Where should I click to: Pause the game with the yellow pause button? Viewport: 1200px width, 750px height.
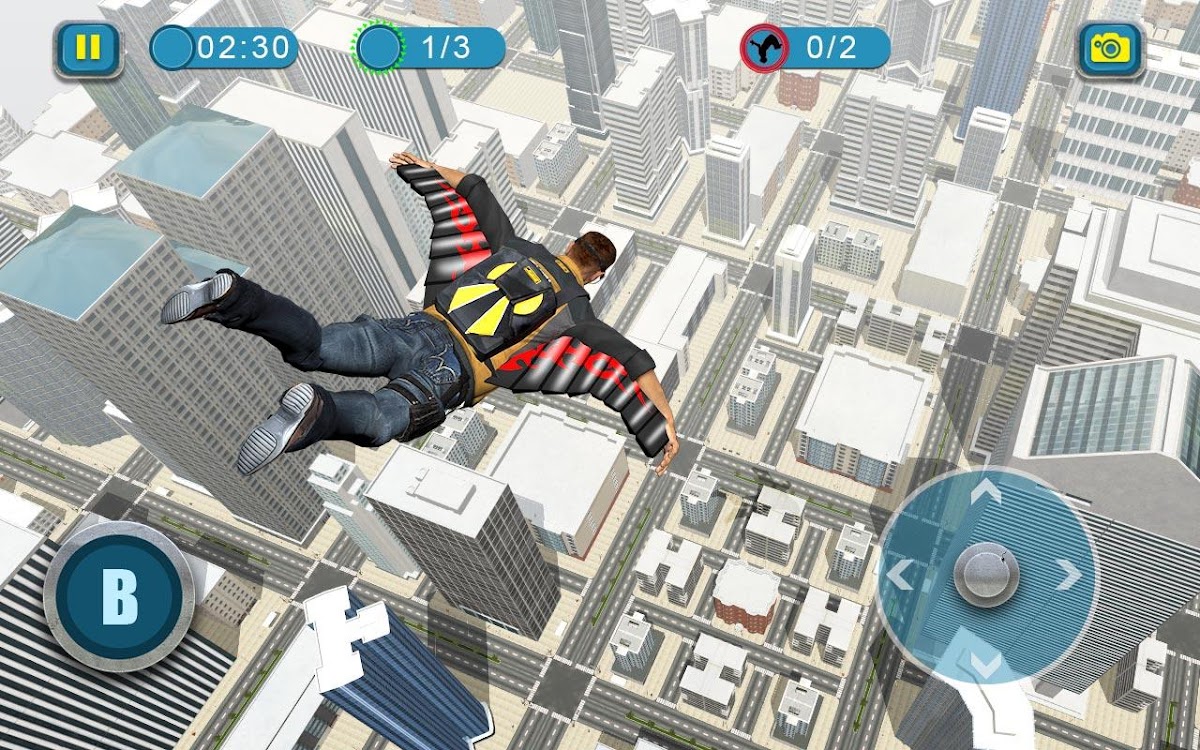click(88, 48)
